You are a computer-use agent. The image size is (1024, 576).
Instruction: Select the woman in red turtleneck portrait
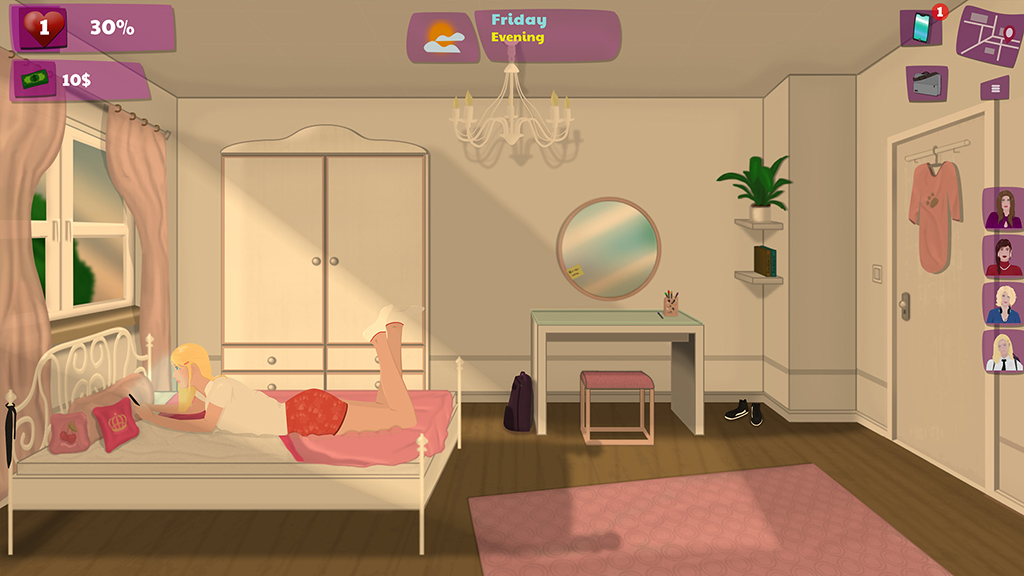pyautogui.click(x=1002, y=256)
